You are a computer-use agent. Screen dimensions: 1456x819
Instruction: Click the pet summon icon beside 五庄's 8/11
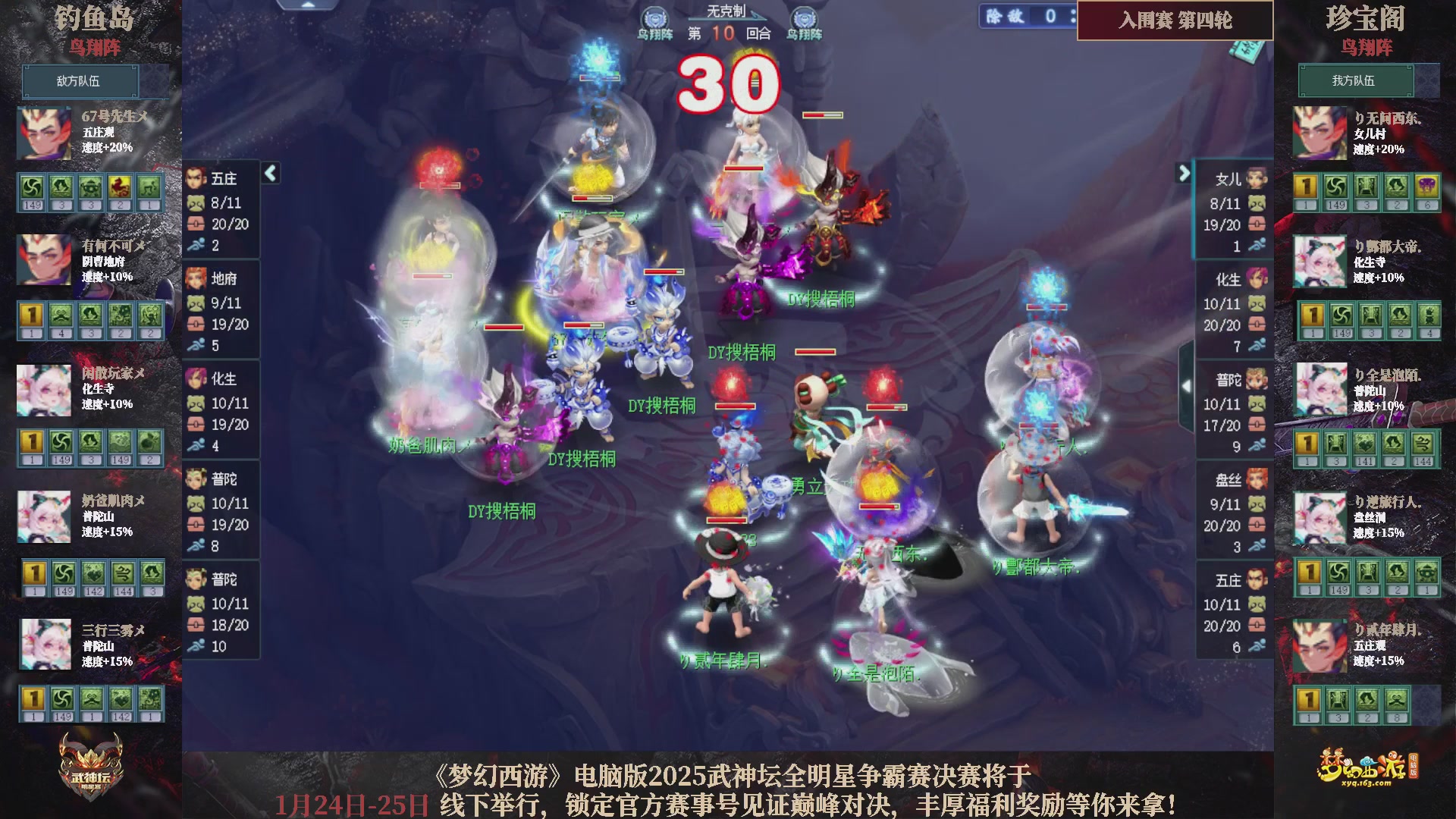(197, 202)
